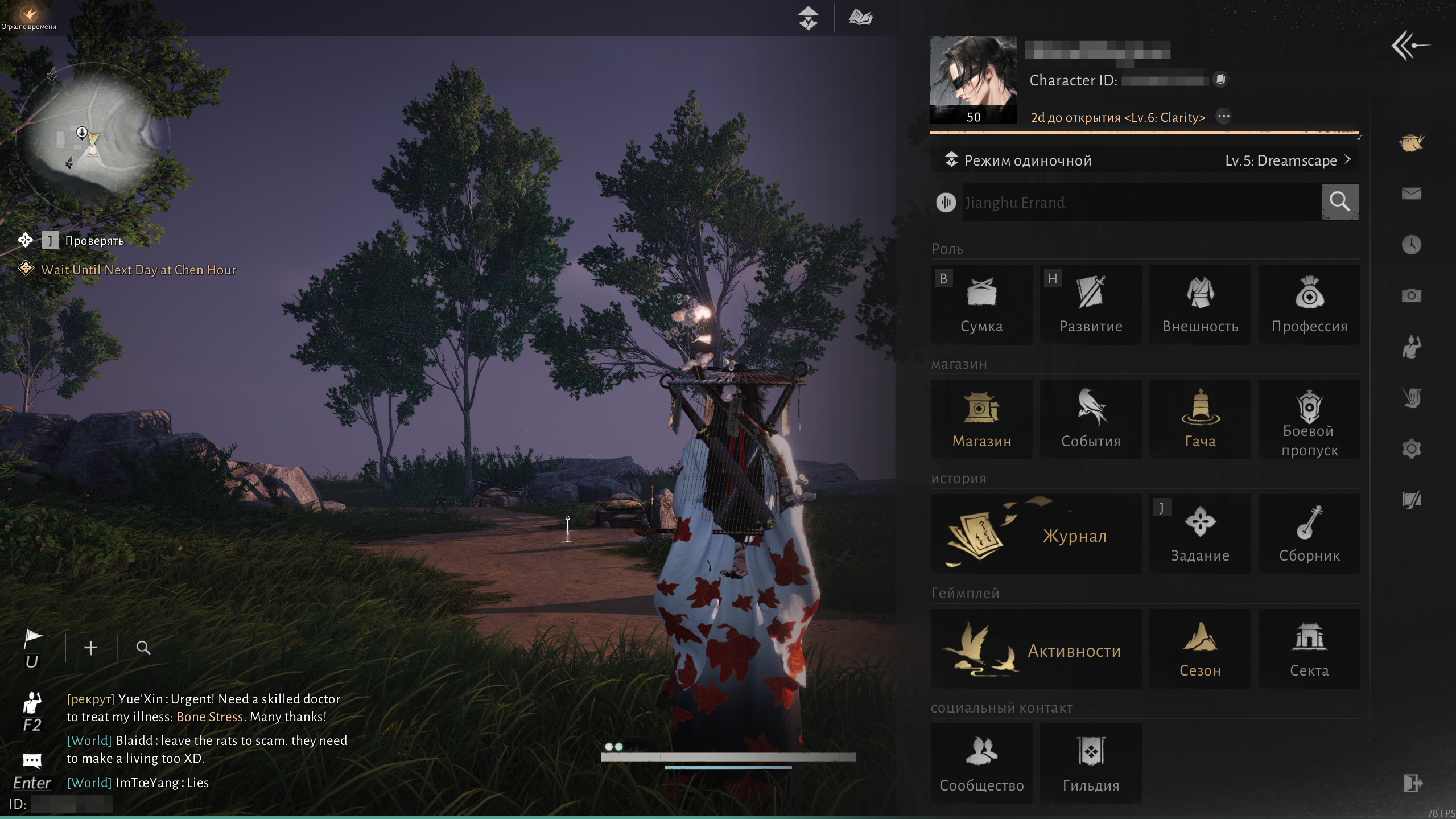Viewport: 1456px width, 819px height.
Task: Open the Задание quest menu
Action: click(x=1200, y=534)
